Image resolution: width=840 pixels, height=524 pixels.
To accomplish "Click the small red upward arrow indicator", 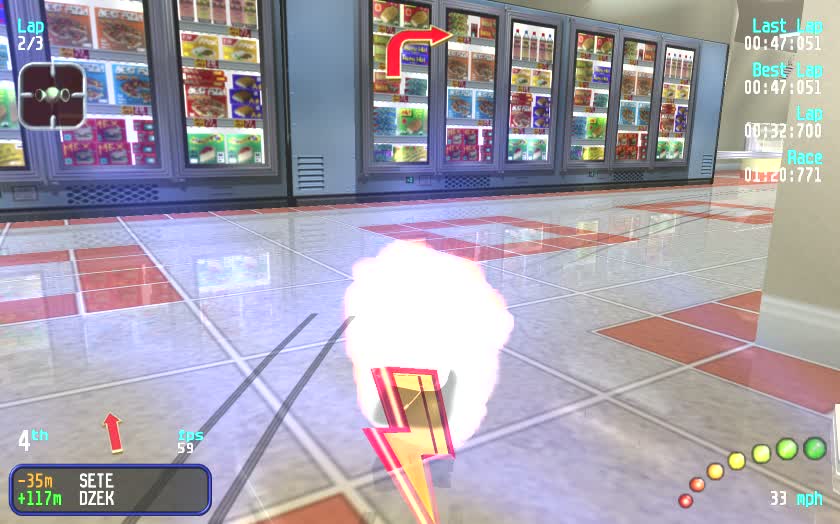I will pos(113,432).
